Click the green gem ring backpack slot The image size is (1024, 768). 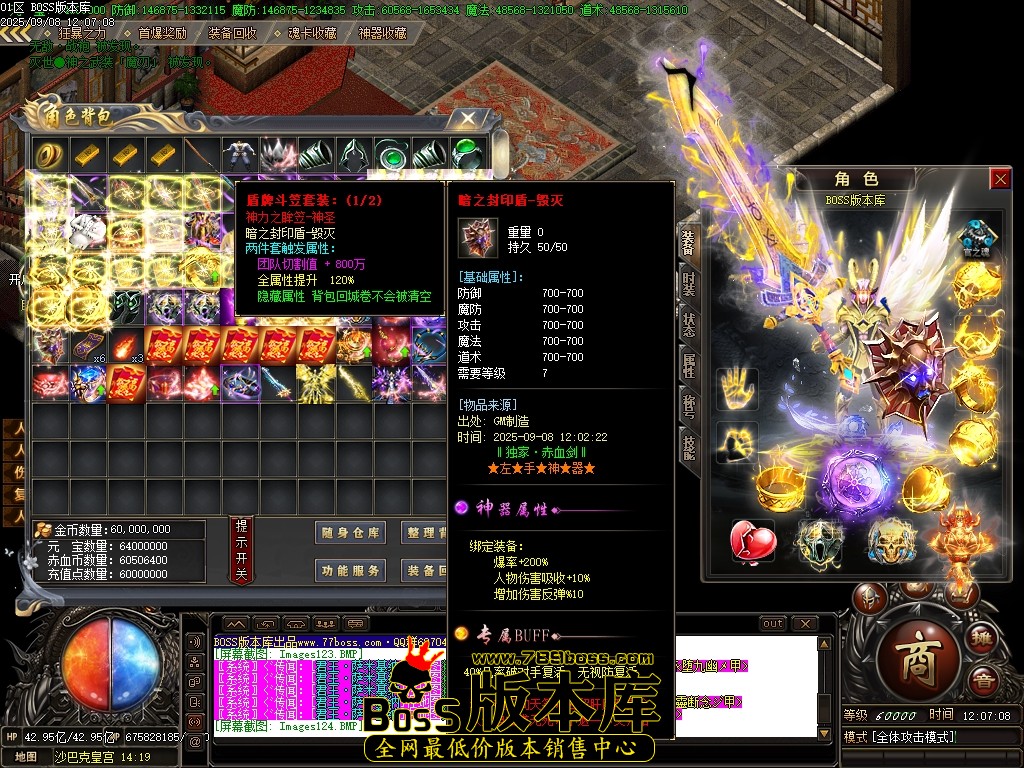click(x=466, y=155)
